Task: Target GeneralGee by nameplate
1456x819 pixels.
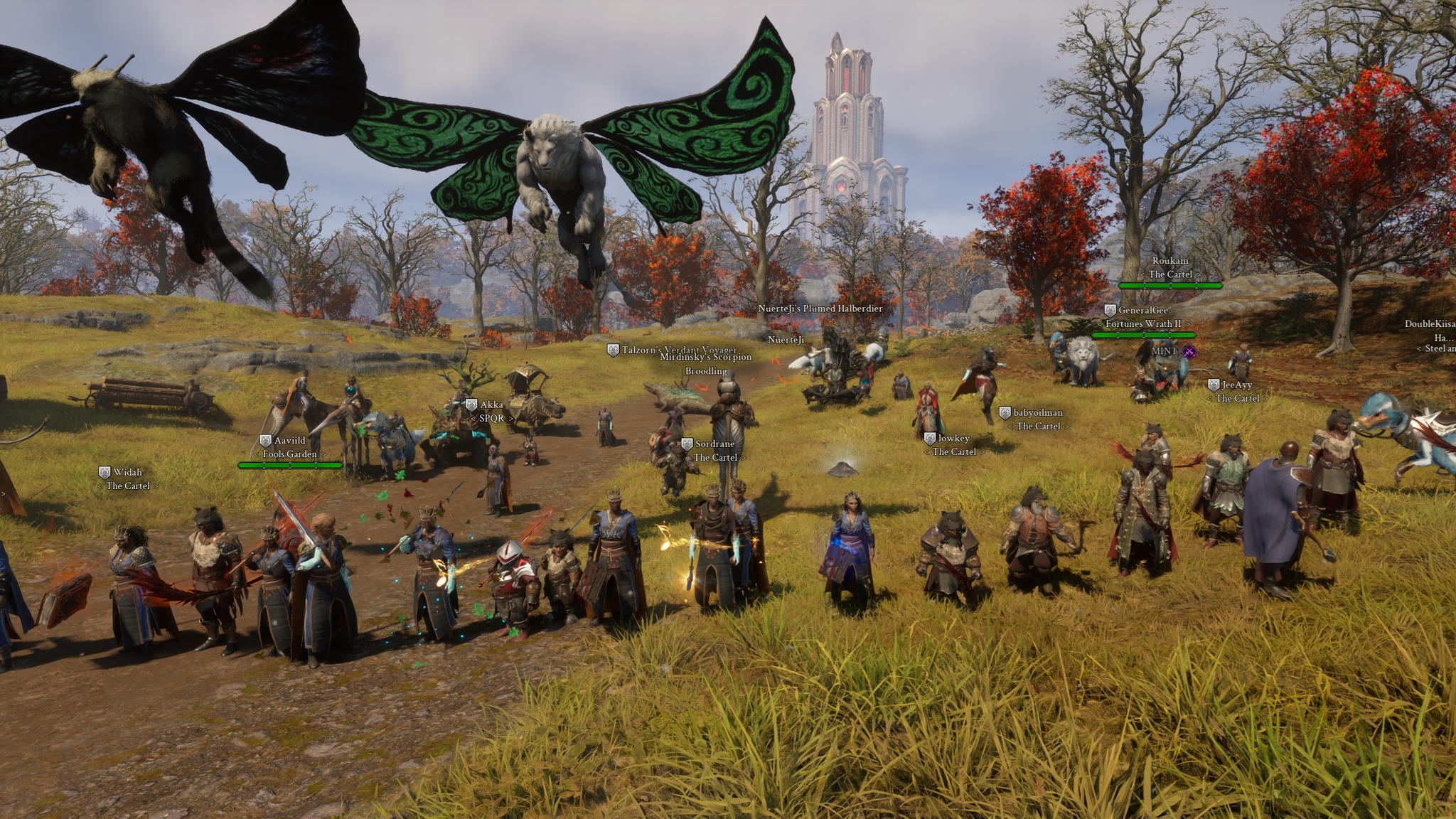Action: [x=1142, y=311]
